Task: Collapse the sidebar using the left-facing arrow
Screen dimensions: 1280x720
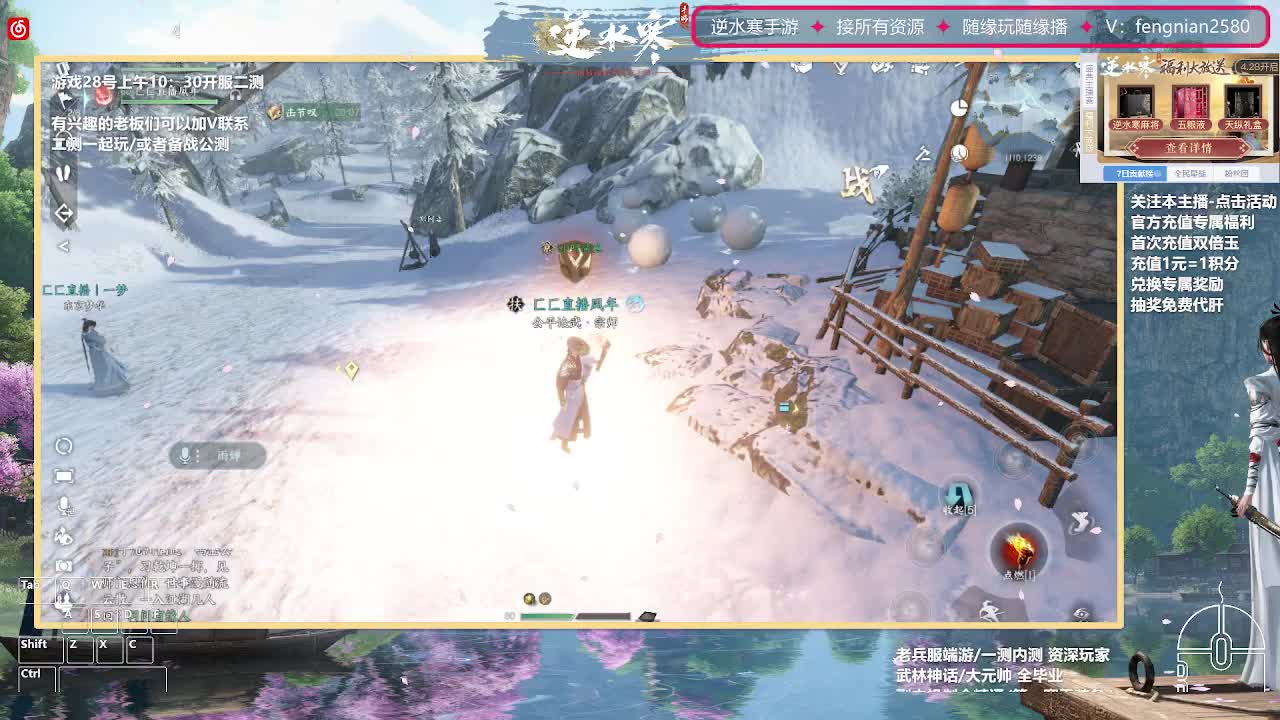Action: (x=64, y=245)
